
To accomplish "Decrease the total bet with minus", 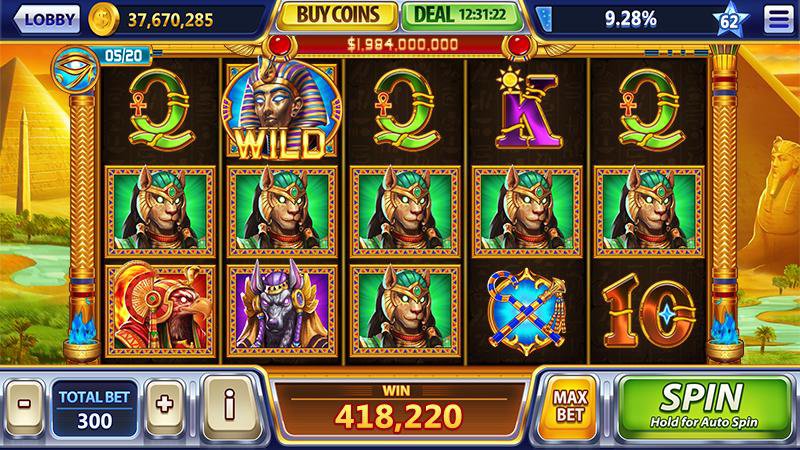I will click(x=22, y=405).
